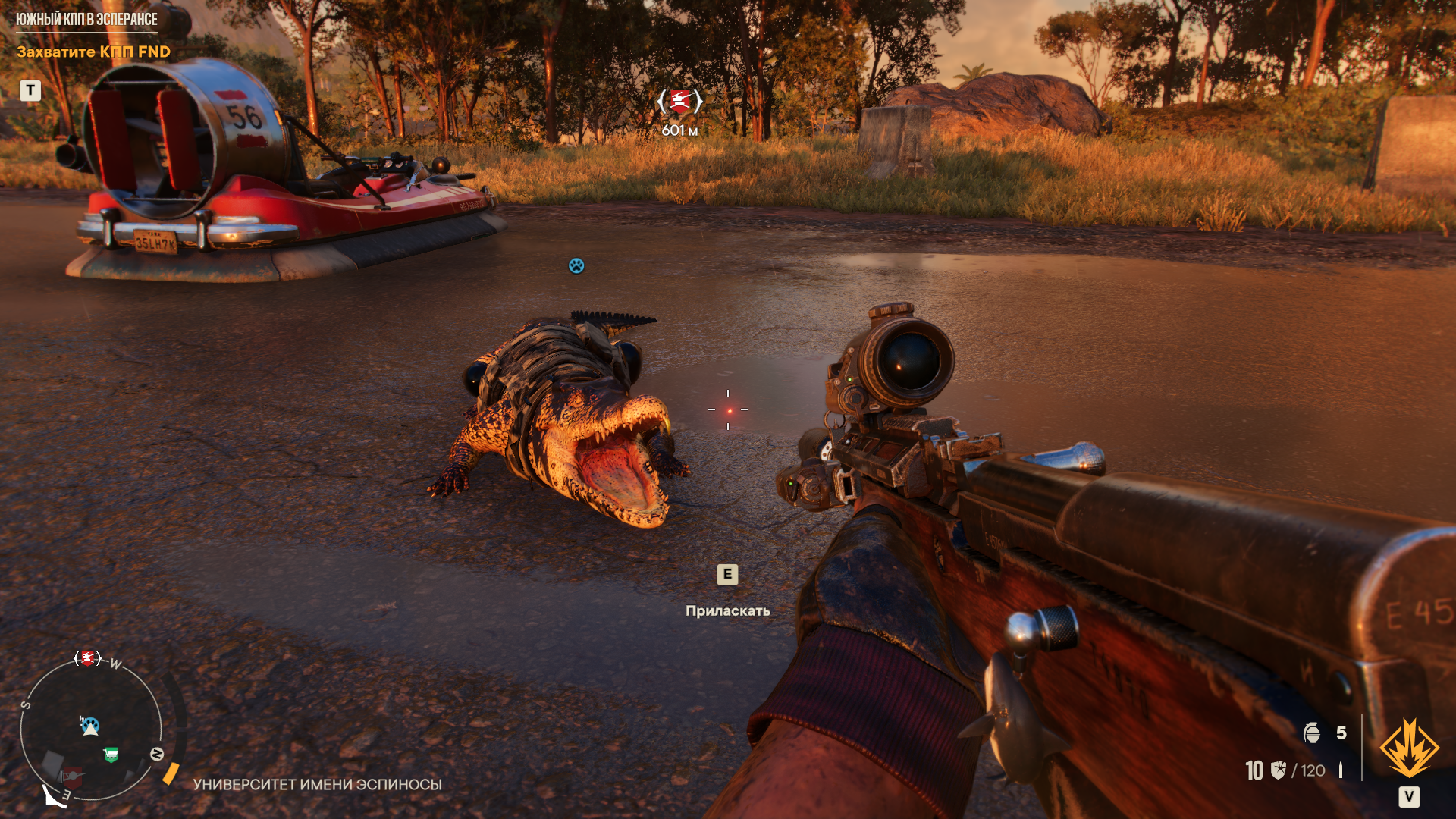Select the blue amigo paw marker
The height and width of the screenshot is (819, 1456).
pyautogui.click(x=576, y=265)
